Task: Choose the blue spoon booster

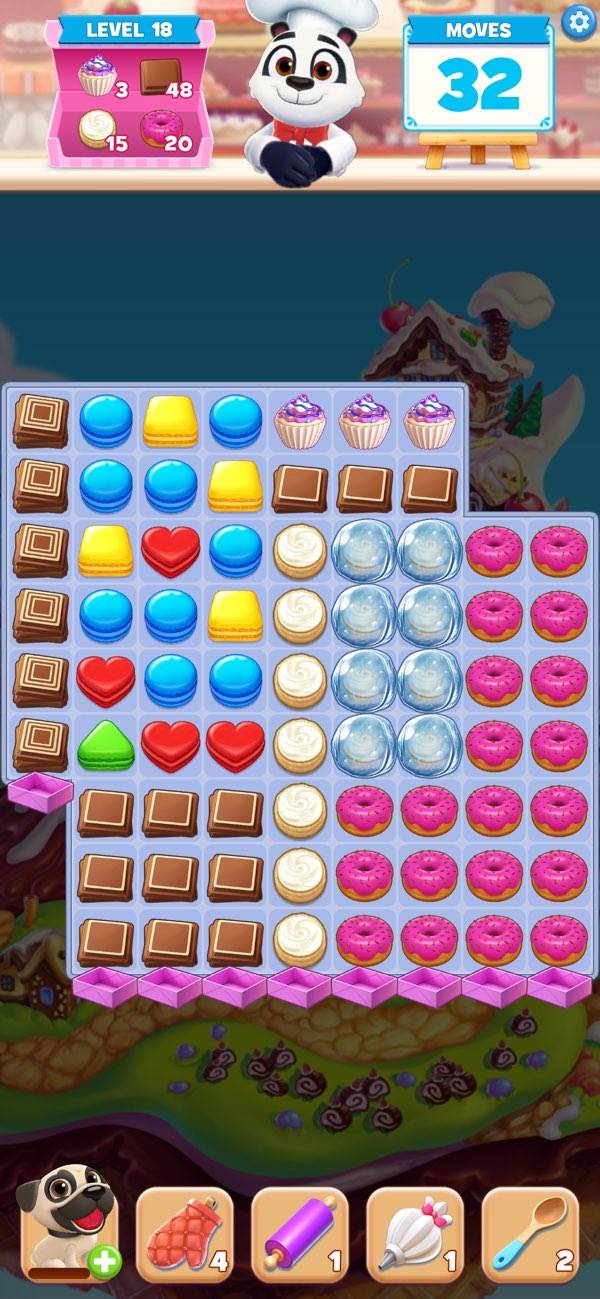Action: click(x=530, y=1234)
